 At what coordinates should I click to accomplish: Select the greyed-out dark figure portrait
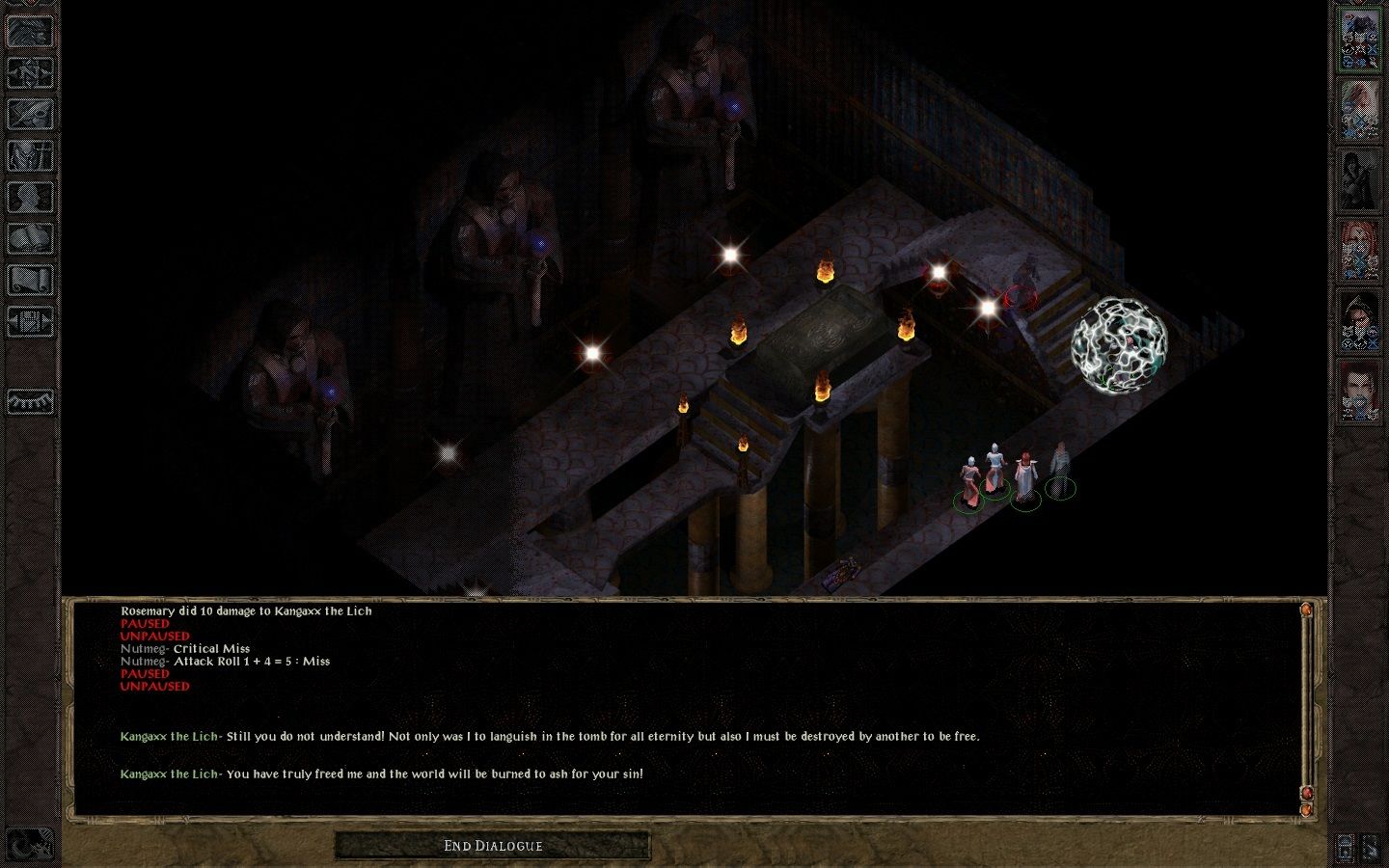pos(1359,179)
